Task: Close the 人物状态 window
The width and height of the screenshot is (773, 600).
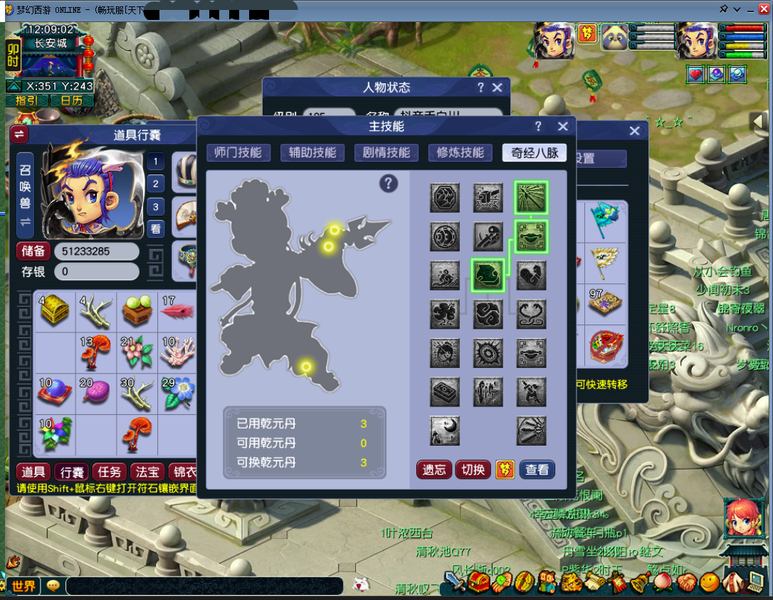Action: point(497,88)
